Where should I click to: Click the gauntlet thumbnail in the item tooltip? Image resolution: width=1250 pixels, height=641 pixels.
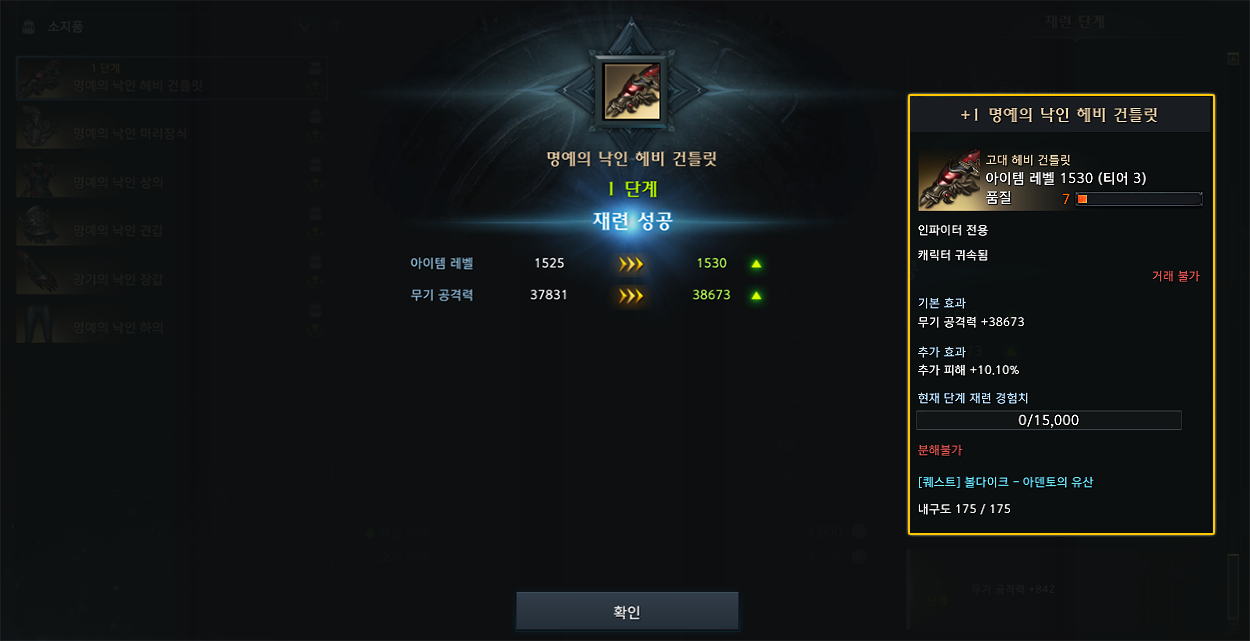click(x=949, y=180)
